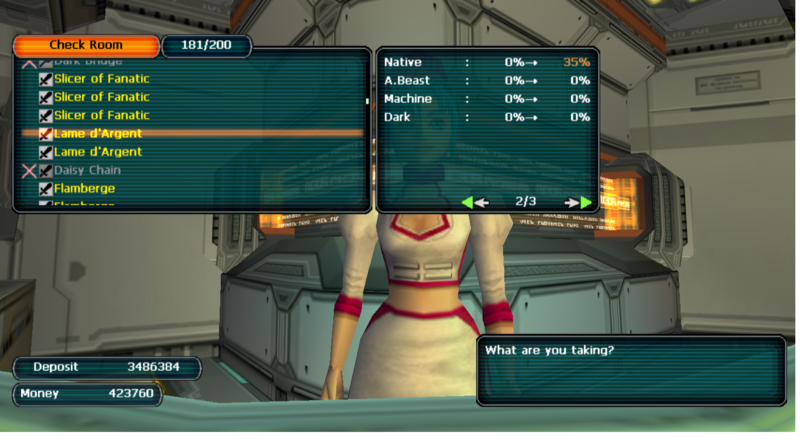
Task: Take the Flamberge row beneath Daisy Chain
Action: coord(84,188)
